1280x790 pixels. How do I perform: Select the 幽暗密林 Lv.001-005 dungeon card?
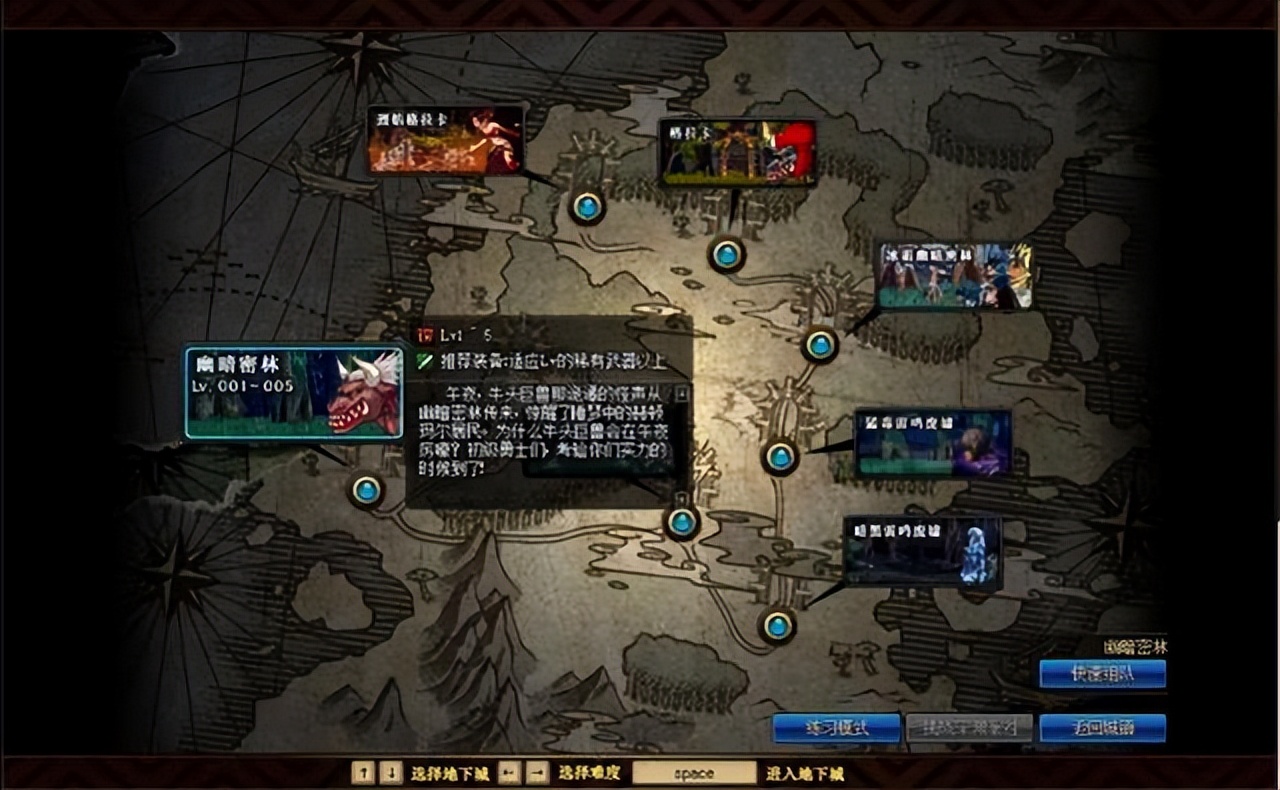pyautogui.click(x=294, y=393)
